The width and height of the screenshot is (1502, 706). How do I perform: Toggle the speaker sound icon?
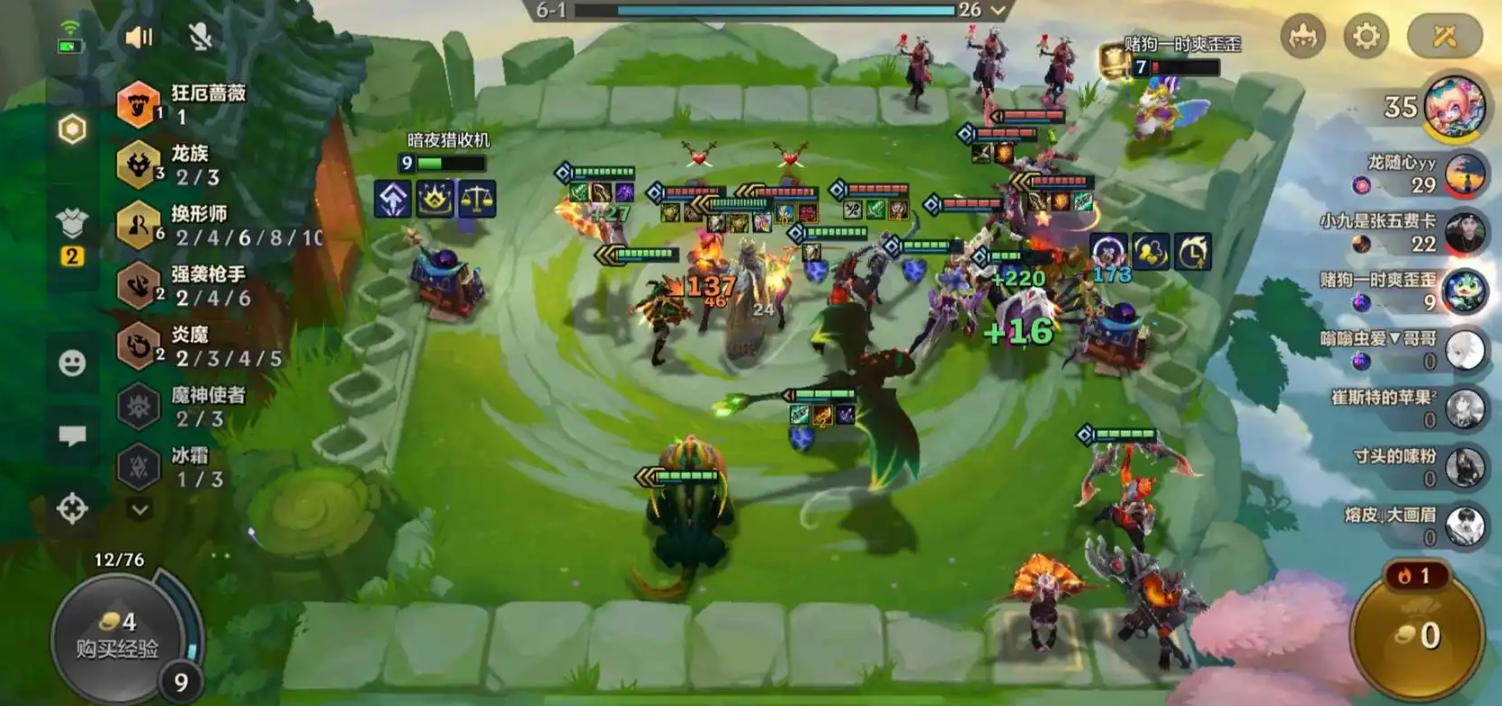pyautogui.click(x=139, y=37)
